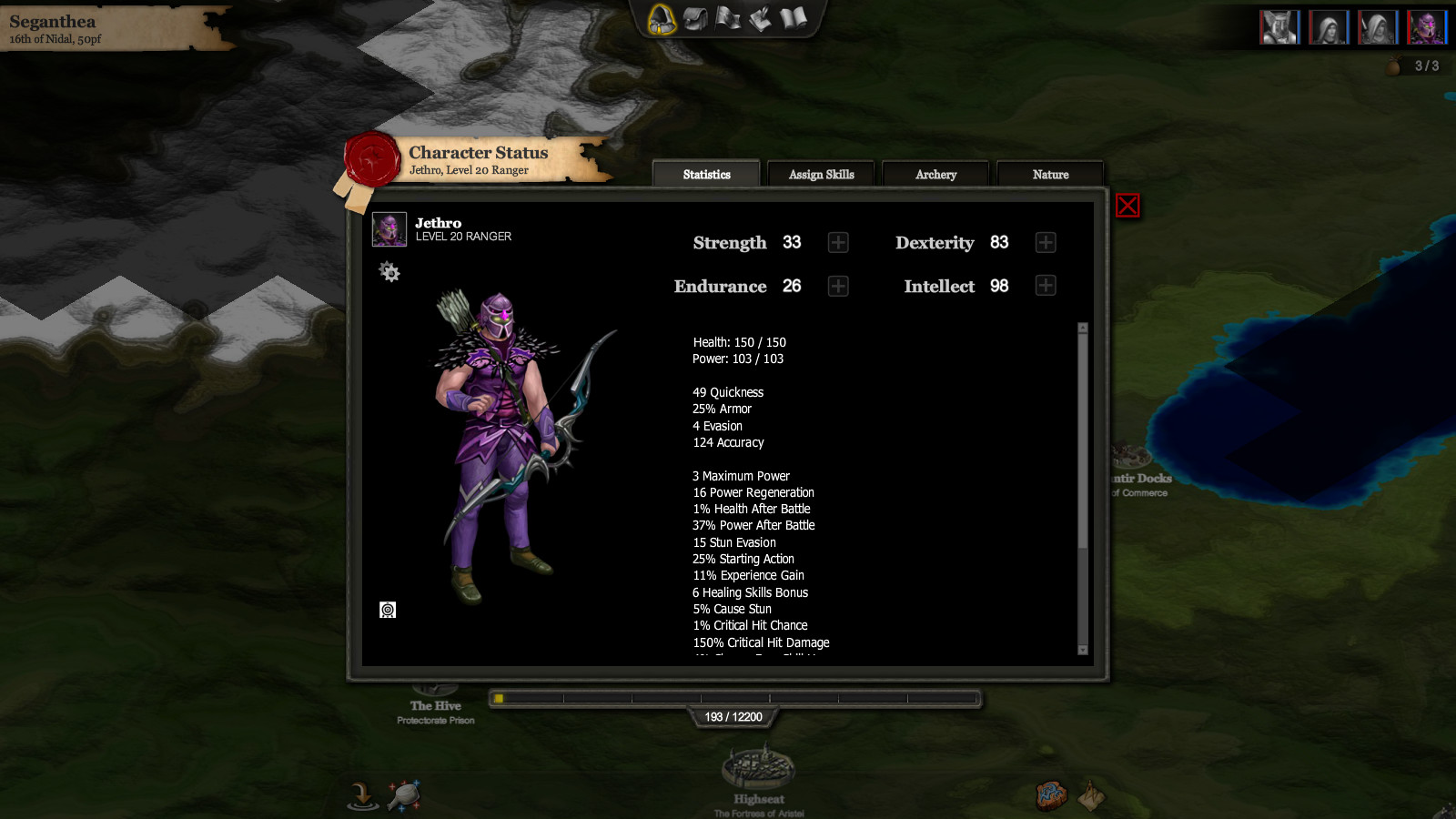Increase Intellect with its plus stepper
Image resolution: width=1456 pixels, height=819 pixels.
pos(1045,285)
